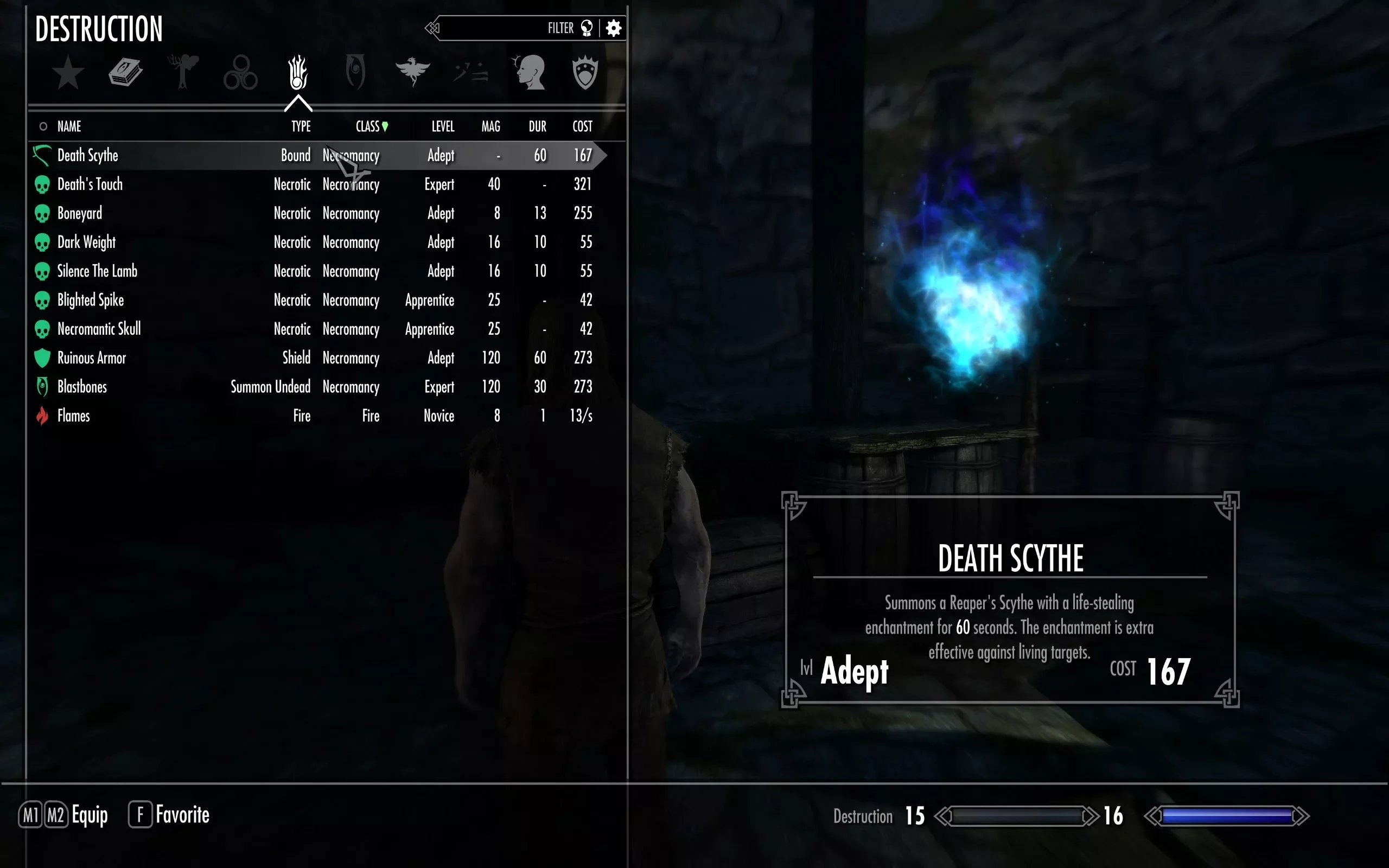Screen dimensions: 1389x868
Task: Open the settings gear icon
Action: pos(614,28)
